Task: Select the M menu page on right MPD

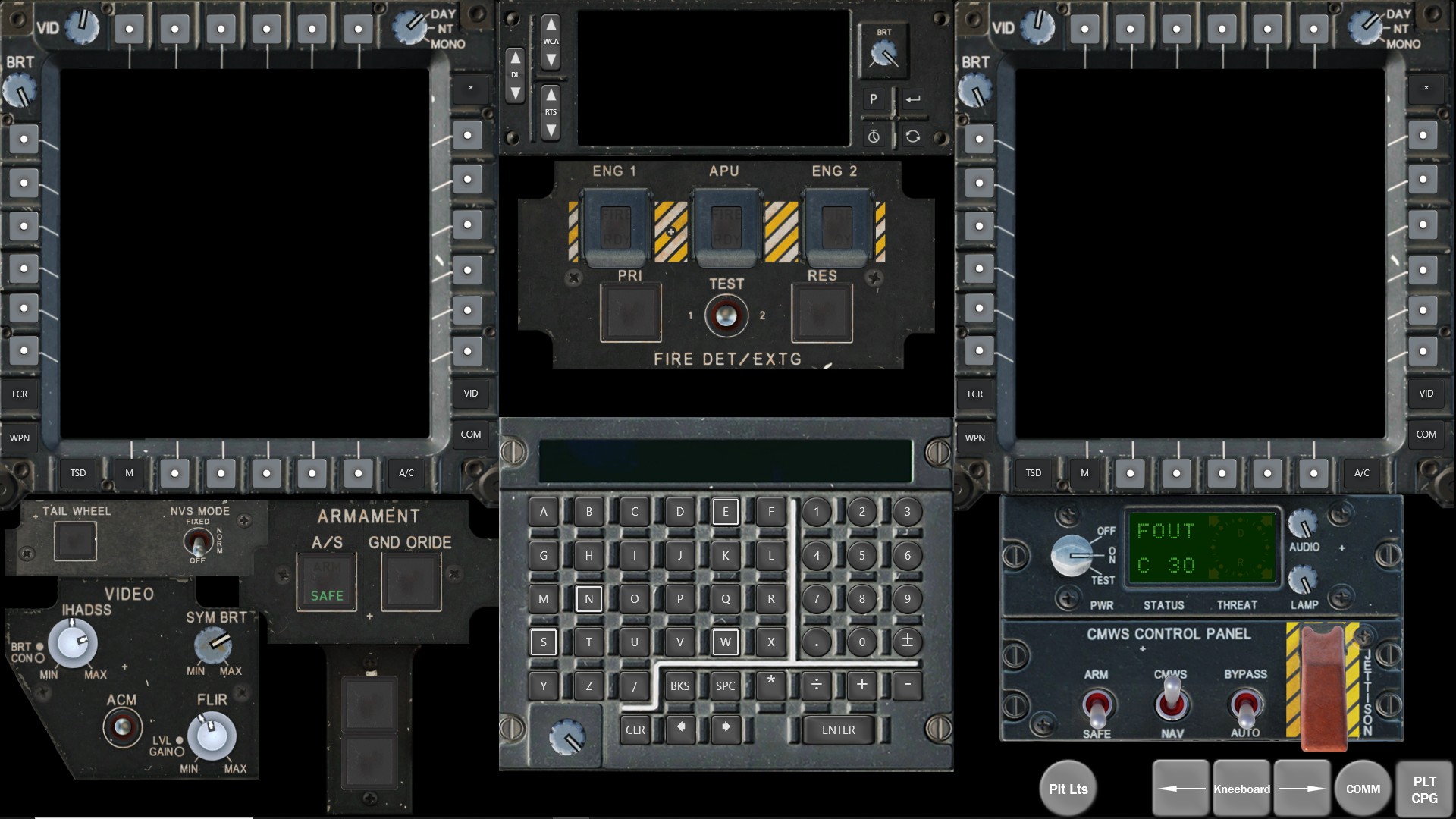Action: click(1083, 473)
